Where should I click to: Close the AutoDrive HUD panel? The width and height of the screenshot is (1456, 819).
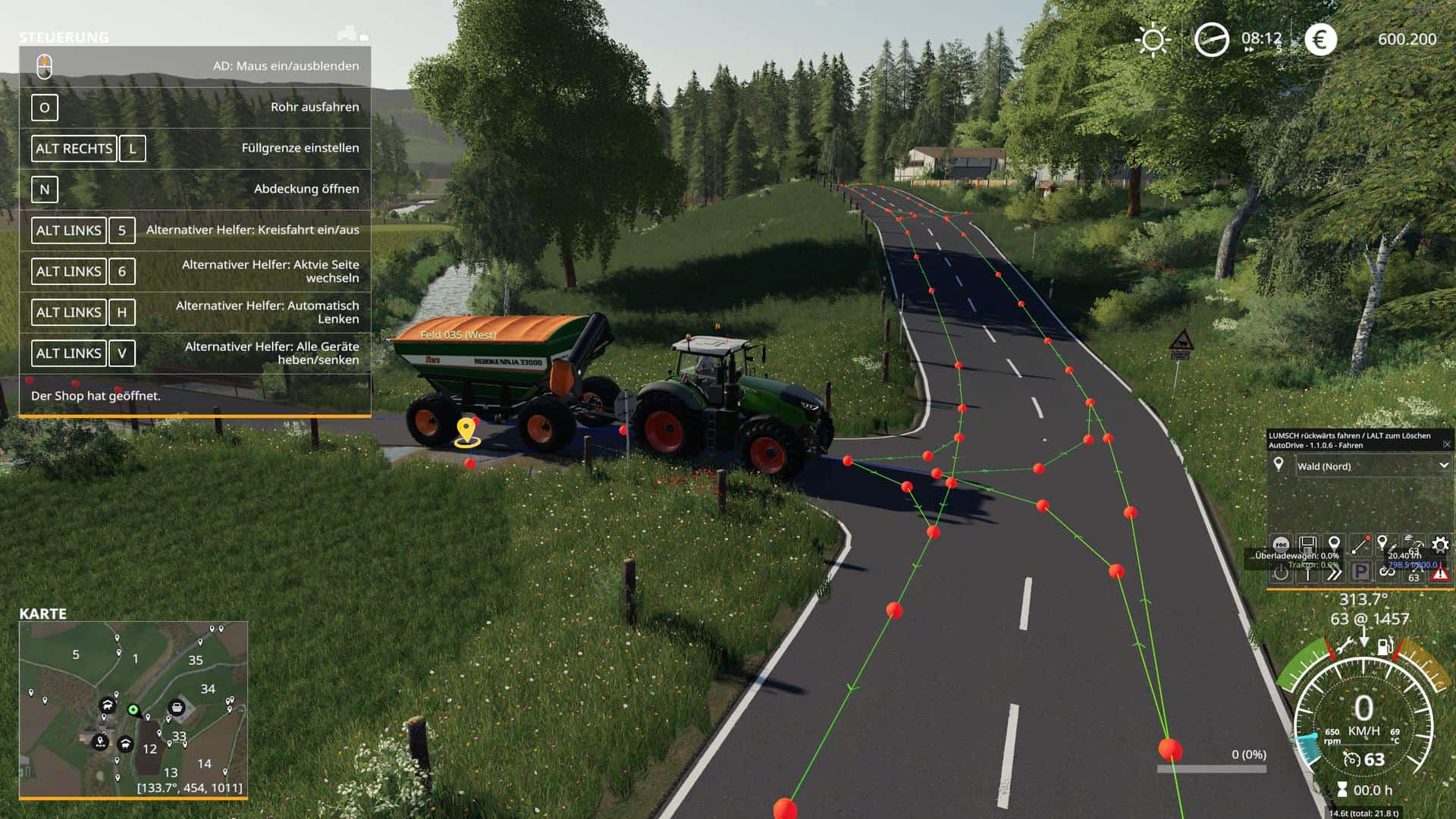1446,444
